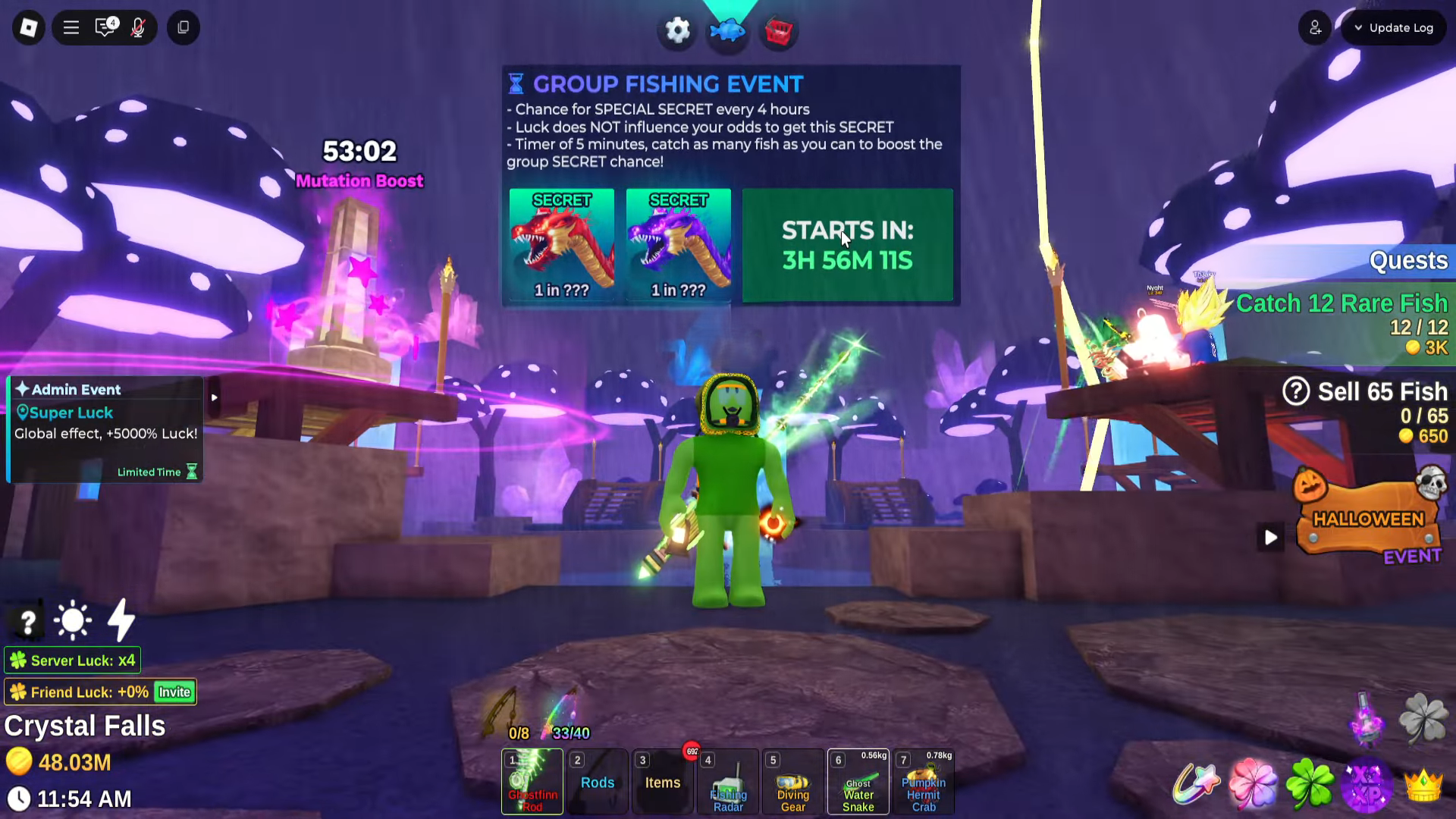Image resolution: width=1456 pixels, height=819 pixels.
Task: Toggle the lightning performance icon
Action: (119, 620)
